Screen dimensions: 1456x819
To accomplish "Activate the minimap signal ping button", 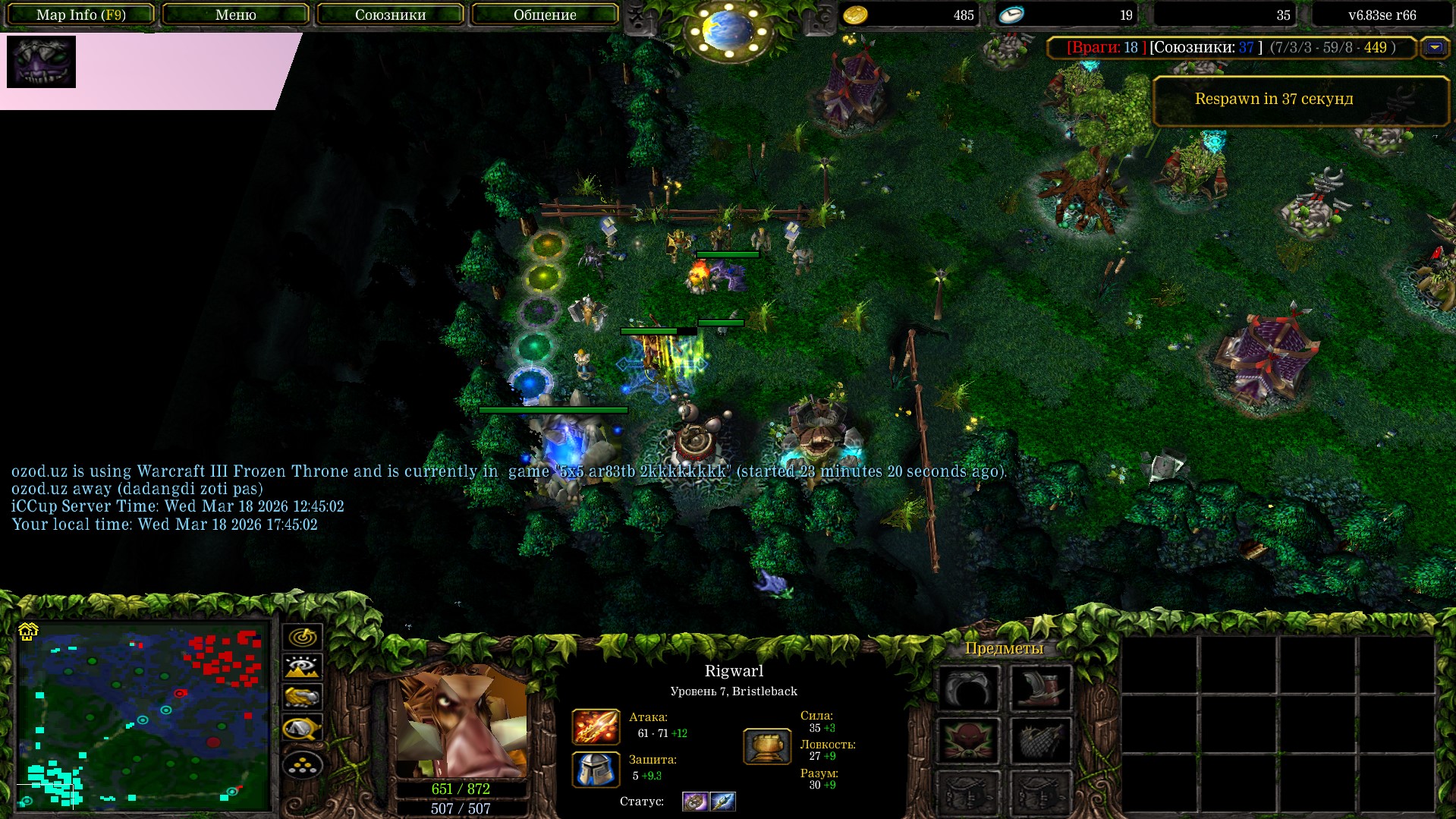I will pyautogui.click(x=302, y=637).
